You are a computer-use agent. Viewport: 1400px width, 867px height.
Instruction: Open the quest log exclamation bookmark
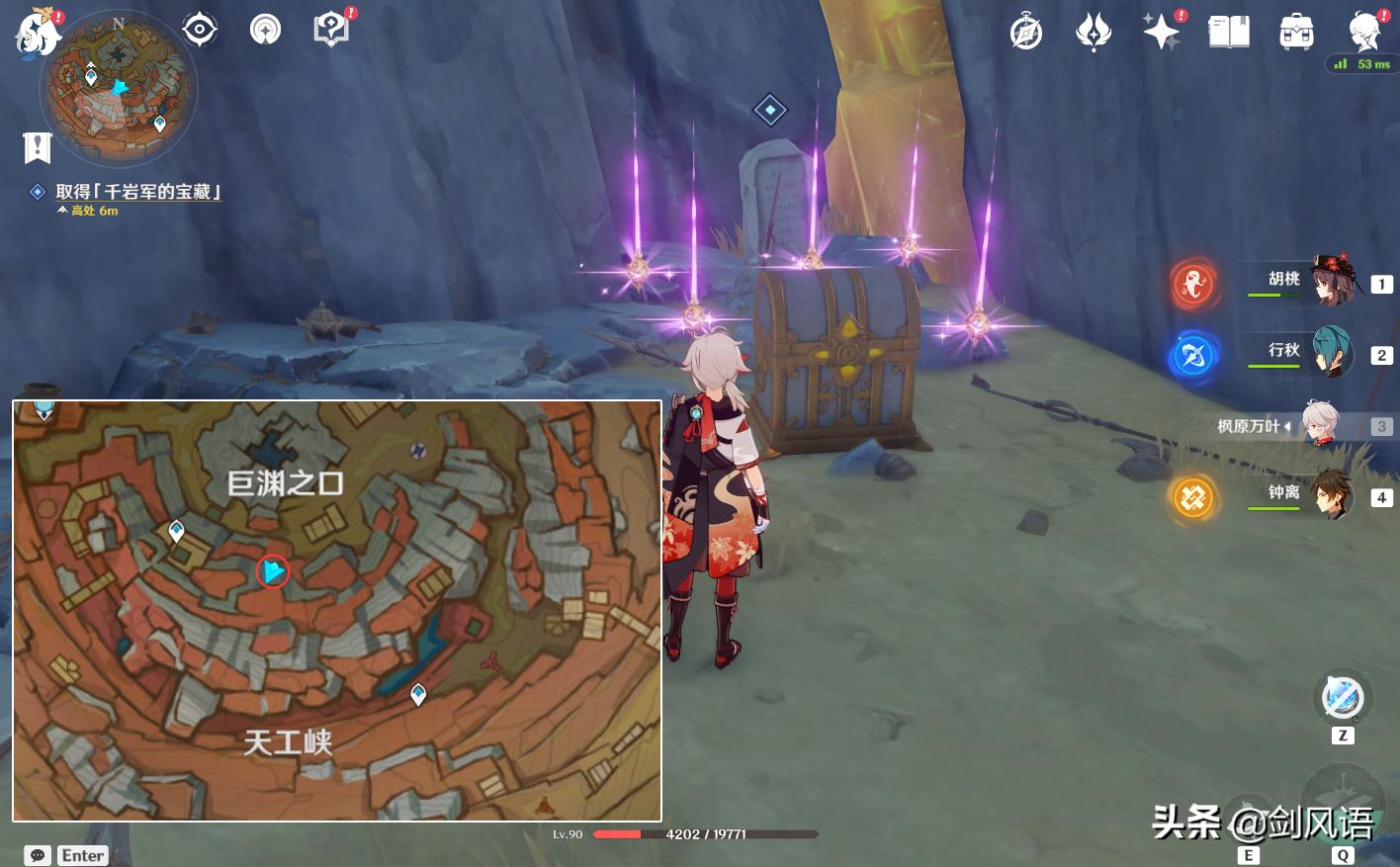(38, 148)
